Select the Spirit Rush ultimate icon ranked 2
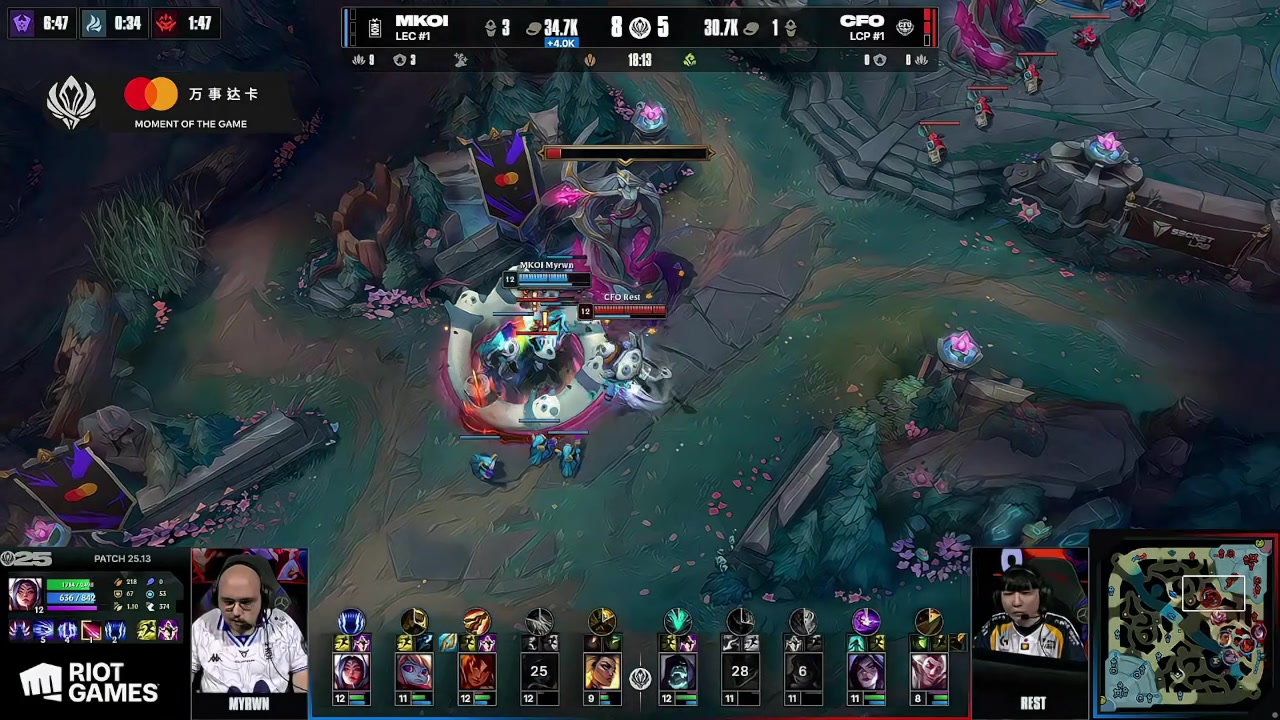1280x720 pixels. [115, 631]
